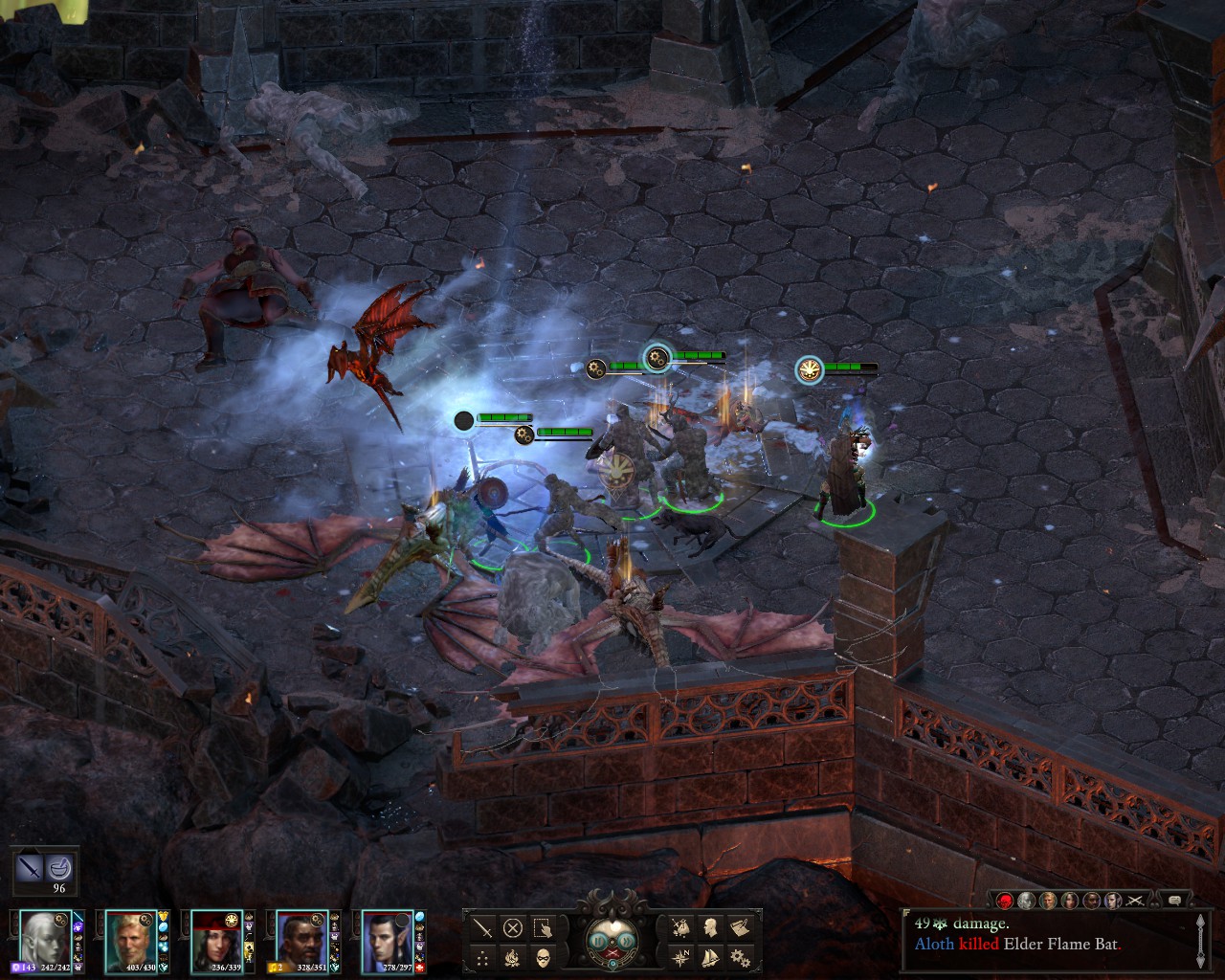The height and width of the screenshot is (980, 1225).
Task: Select the dark-skinned man's portrait
Action: click(301, 937)
